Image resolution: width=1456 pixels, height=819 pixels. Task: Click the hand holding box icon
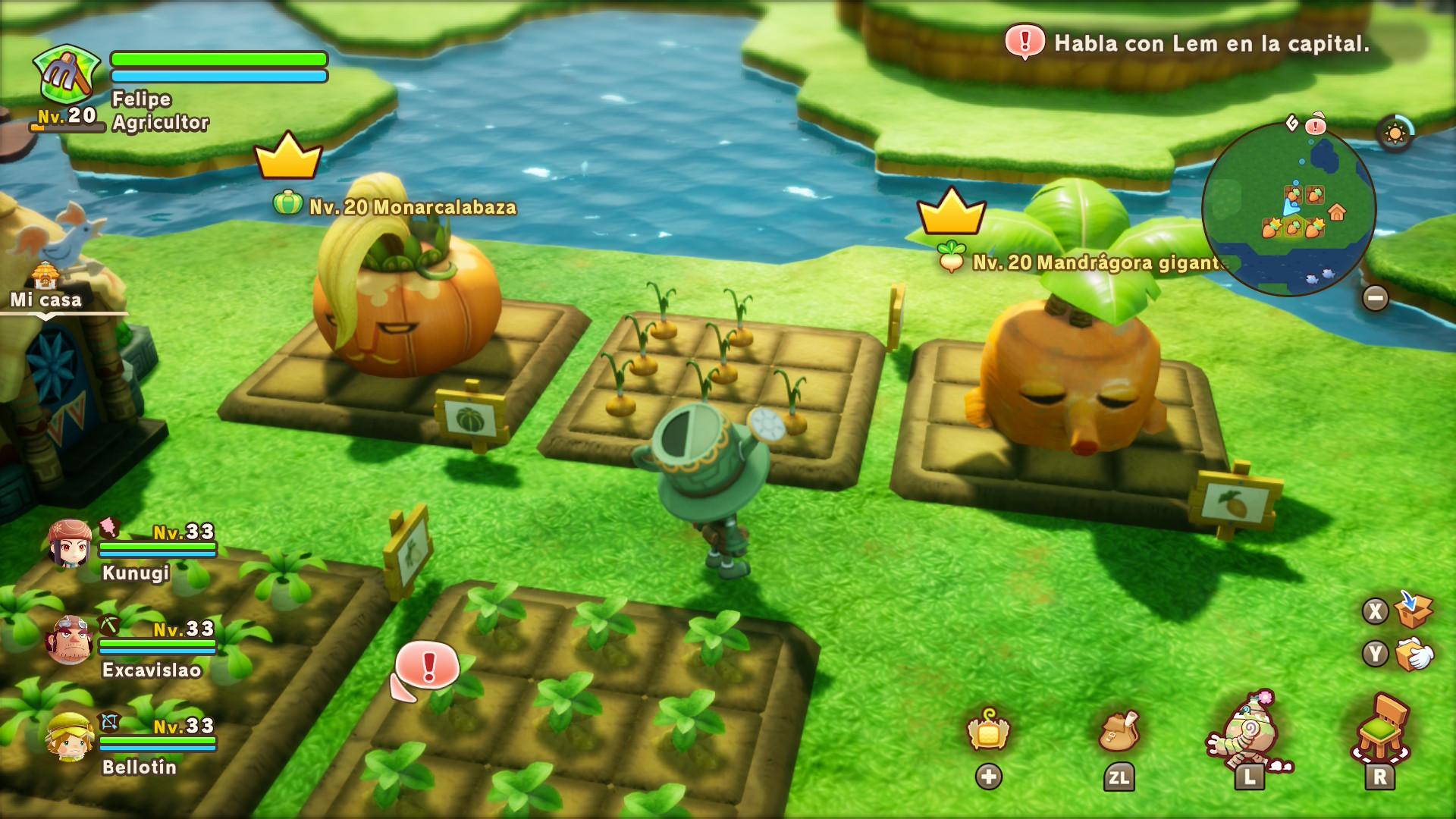coord(1414,654)
